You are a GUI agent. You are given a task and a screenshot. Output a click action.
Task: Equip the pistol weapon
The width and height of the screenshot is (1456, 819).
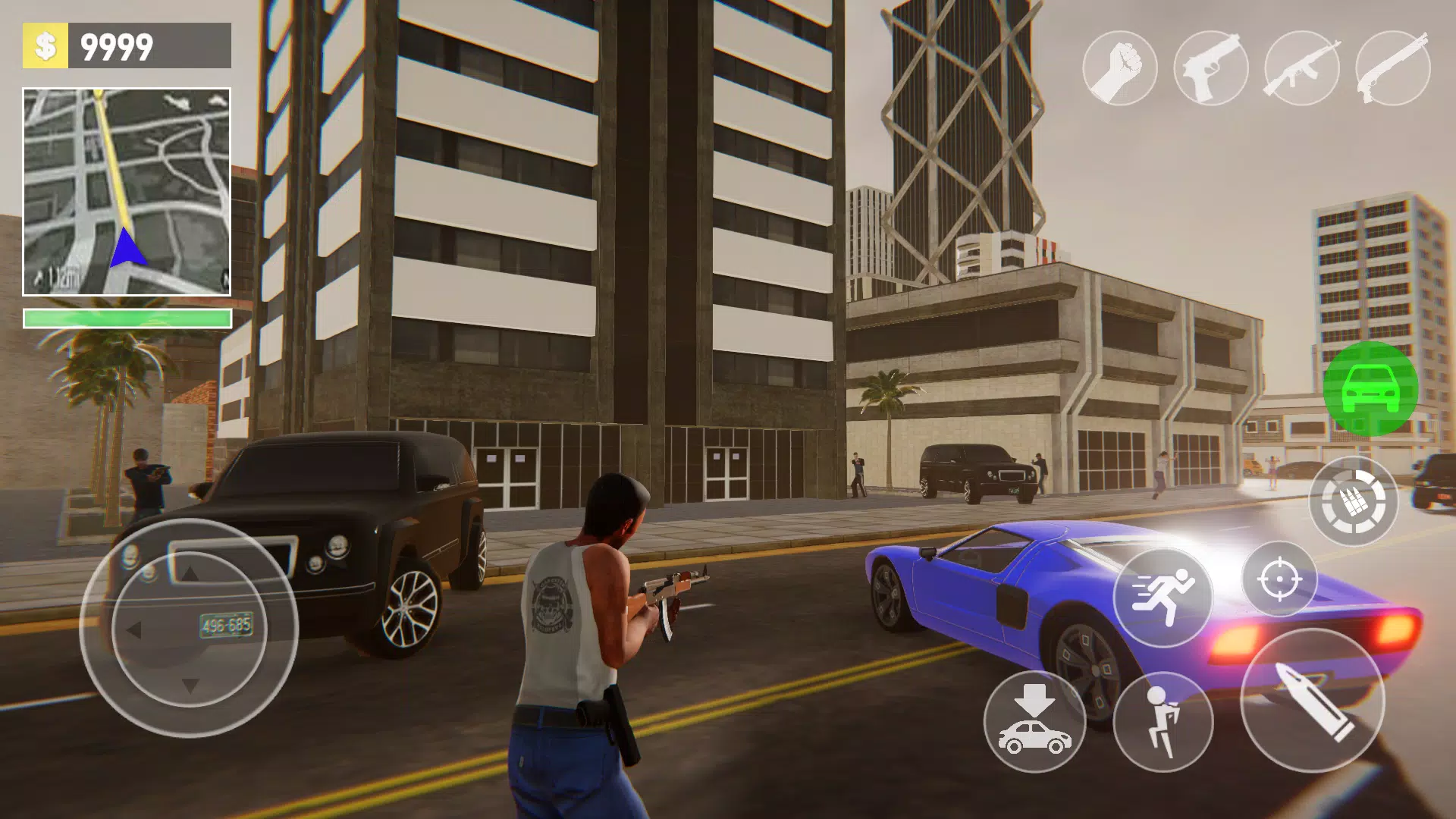tap(1211, 68)
